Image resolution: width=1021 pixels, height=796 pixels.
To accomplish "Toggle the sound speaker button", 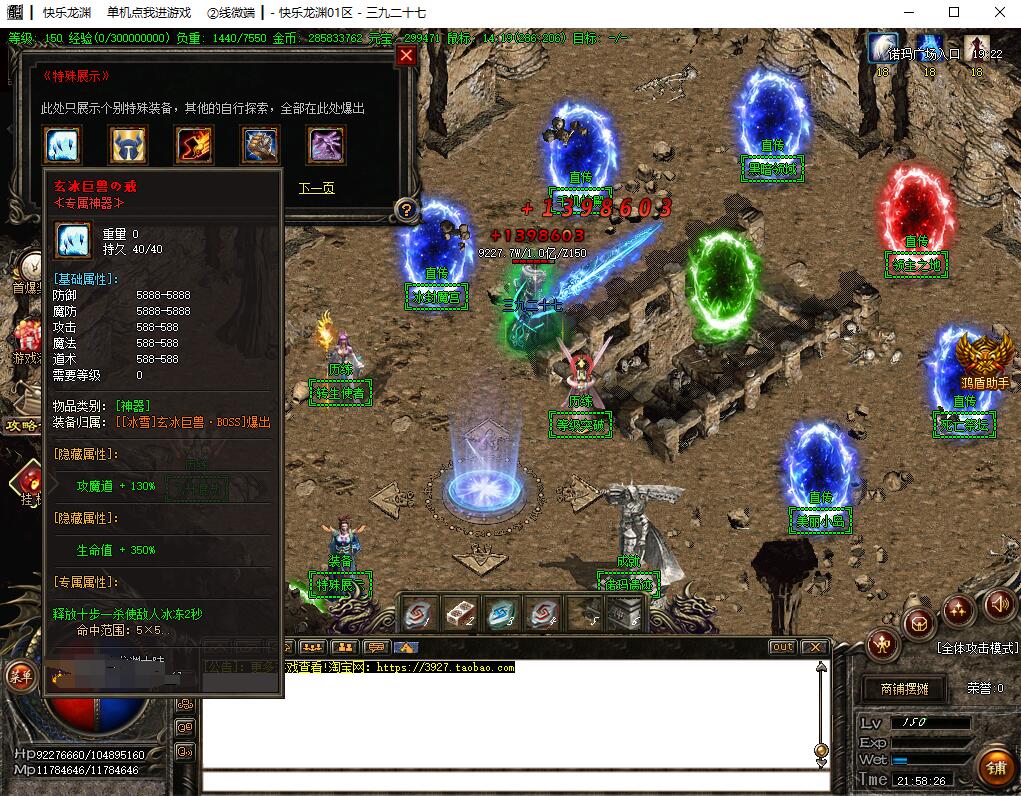I will (x=998, y=603).
